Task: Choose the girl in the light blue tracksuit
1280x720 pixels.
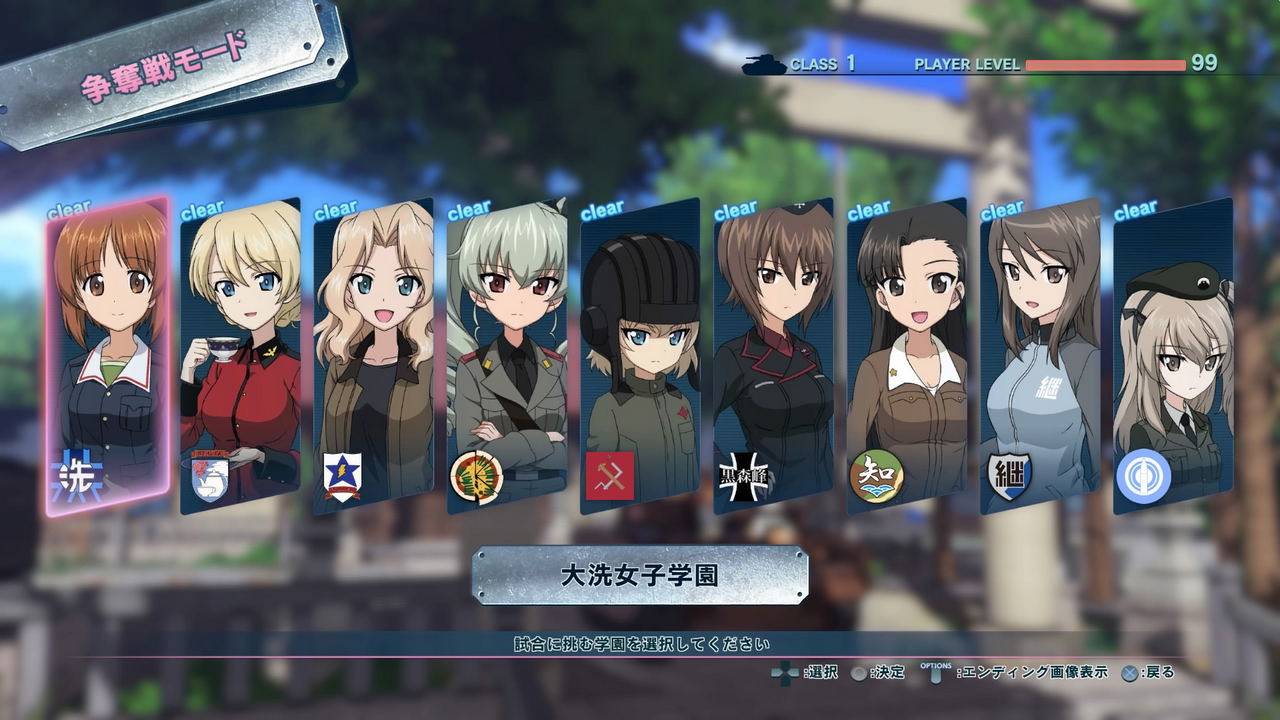Action: coord(1040,355)
